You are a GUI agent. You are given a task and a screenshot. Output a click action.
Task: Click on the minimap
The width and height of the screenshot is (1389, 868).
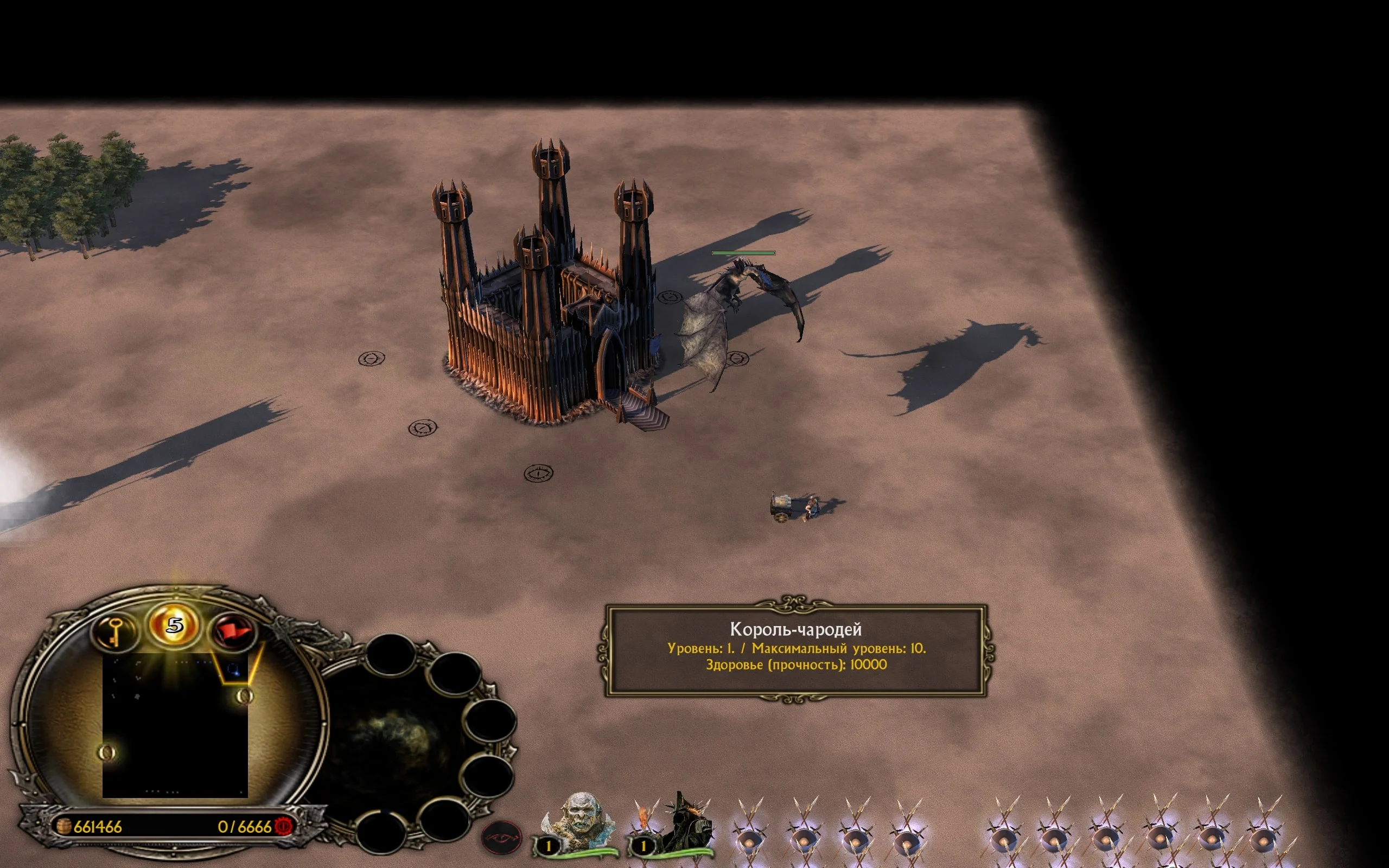175,726
